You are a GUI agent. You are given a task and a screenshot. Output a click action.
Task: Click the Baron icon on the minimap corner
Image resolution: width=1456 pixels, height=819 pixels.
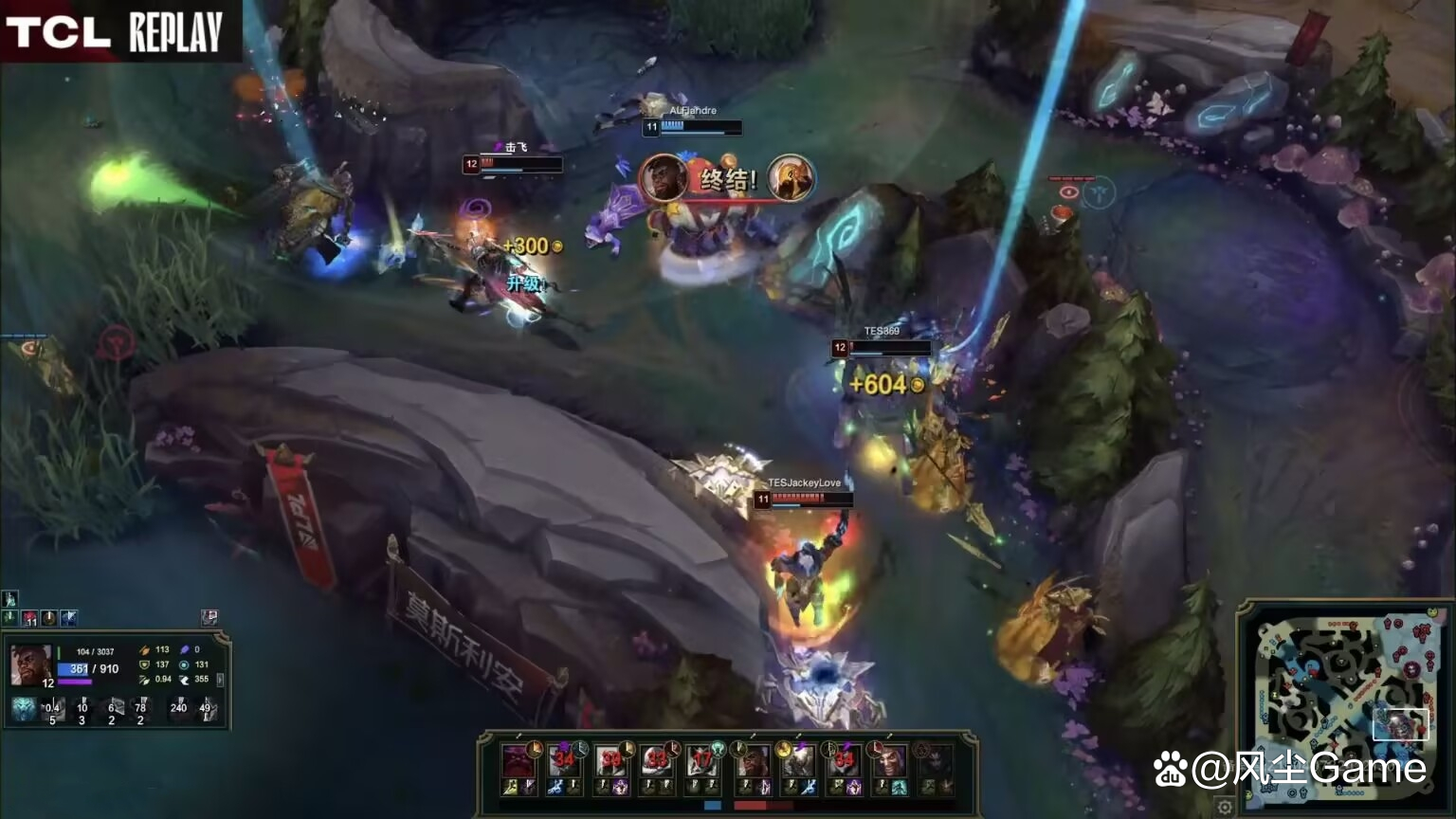tap(1431, 611)
